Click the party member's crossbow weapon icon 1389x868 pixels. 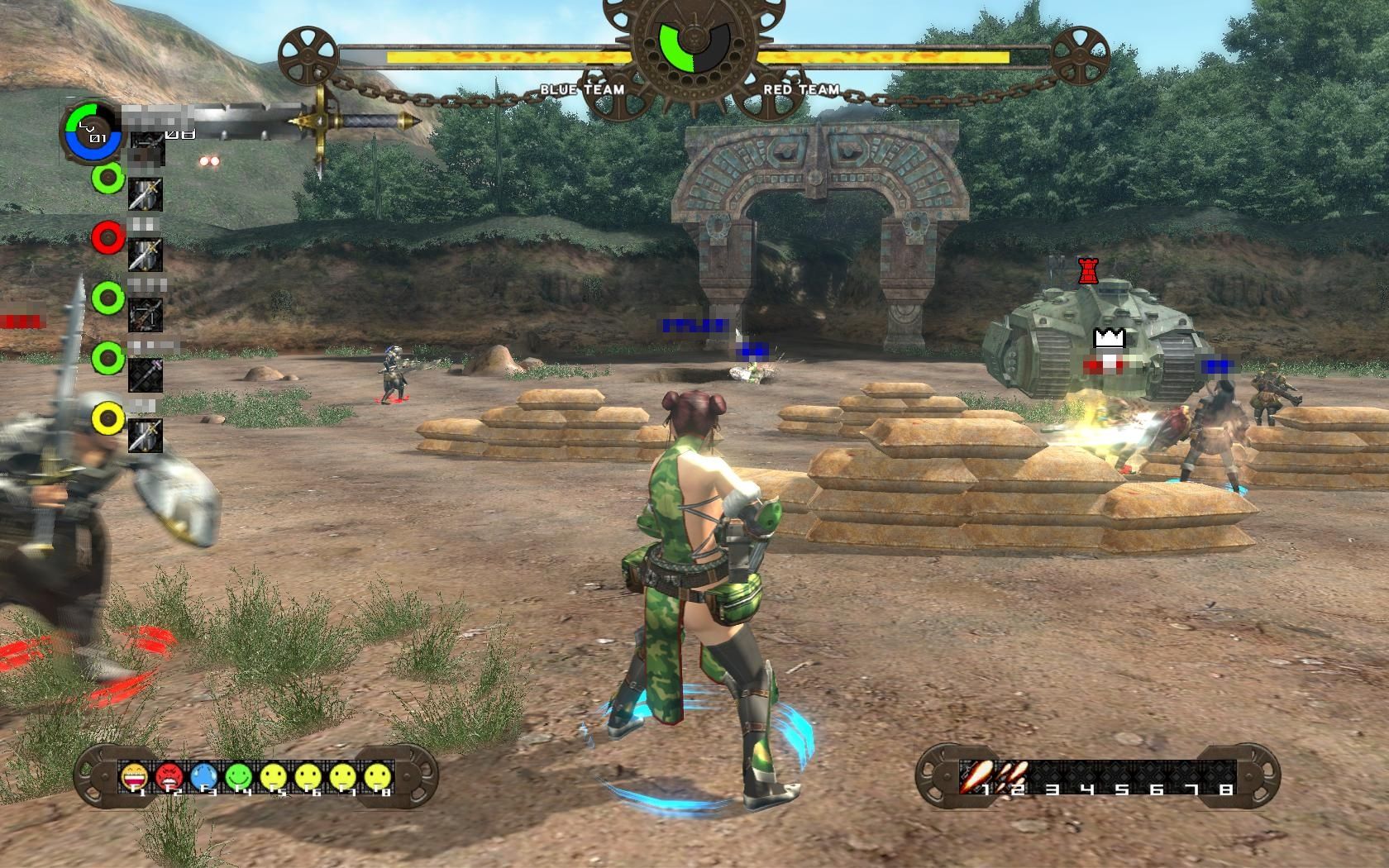[x=146, y=314]
